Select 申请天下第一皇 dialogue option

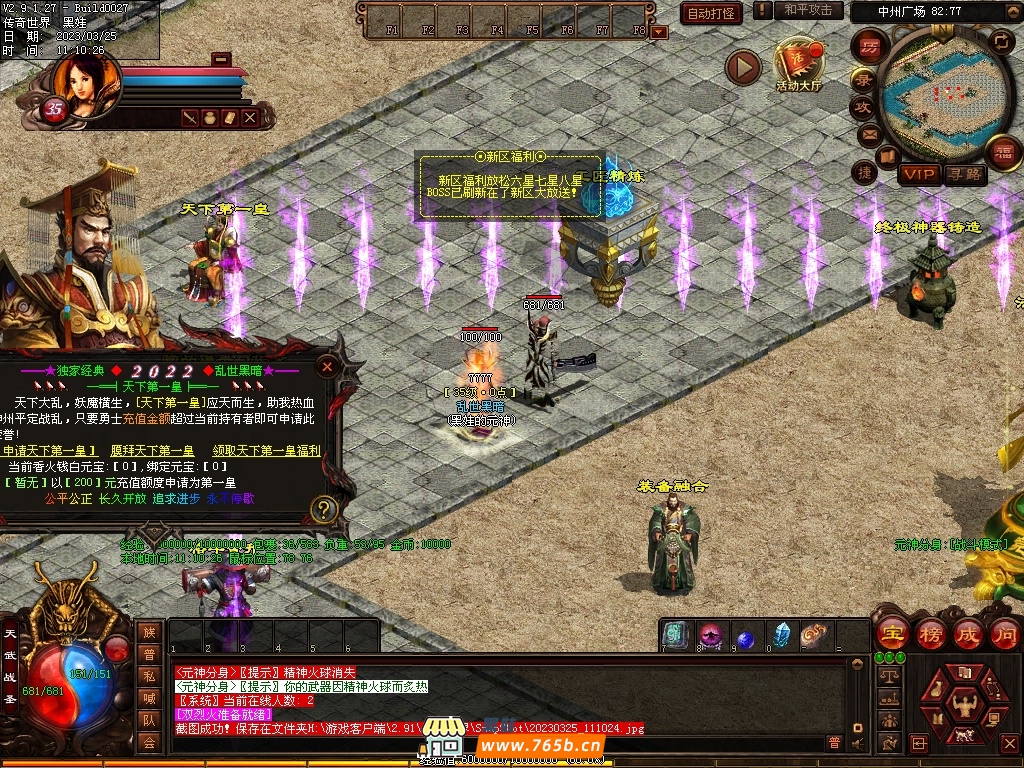click(50, 451)
